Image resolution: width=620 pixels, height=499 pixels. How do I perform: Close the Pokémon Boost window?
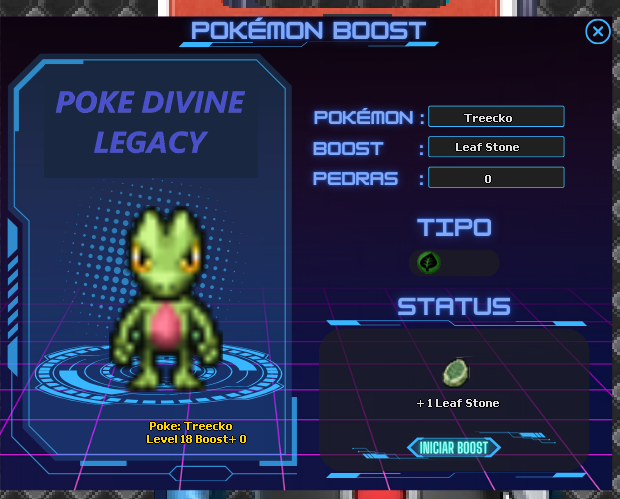pos(597,33)
